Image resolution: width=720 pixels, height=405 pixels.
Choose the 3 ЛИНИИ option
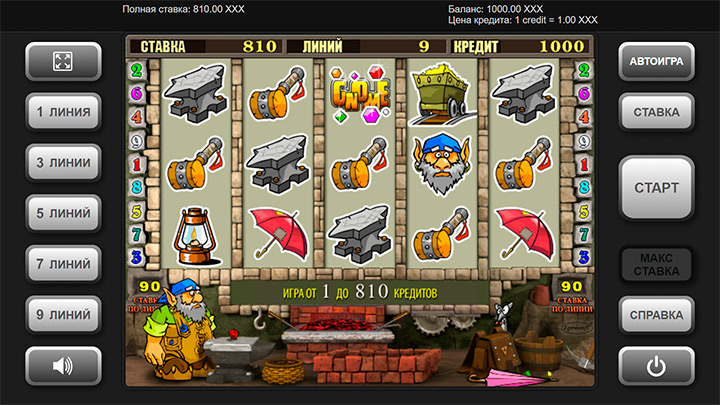(63, 162)
